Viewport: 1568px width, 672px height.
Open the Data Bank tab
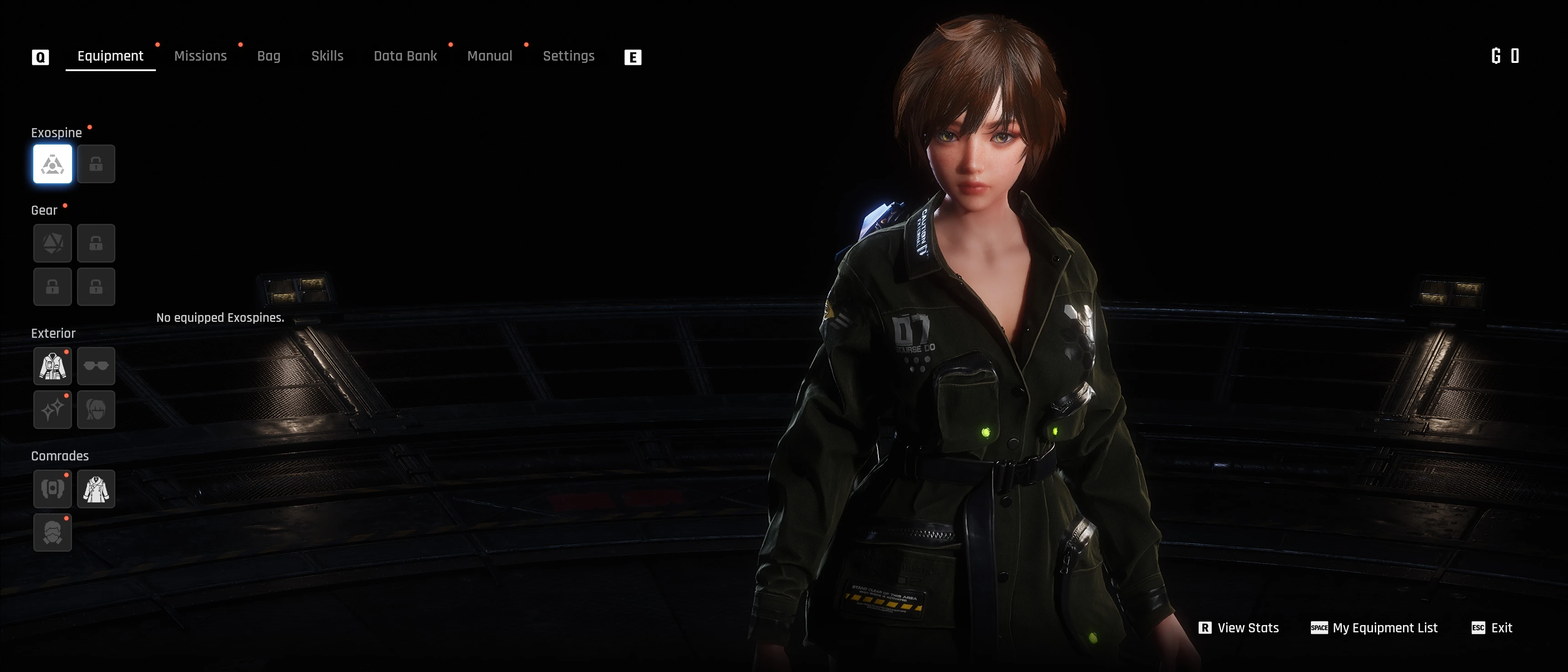[x=405, y=56]
